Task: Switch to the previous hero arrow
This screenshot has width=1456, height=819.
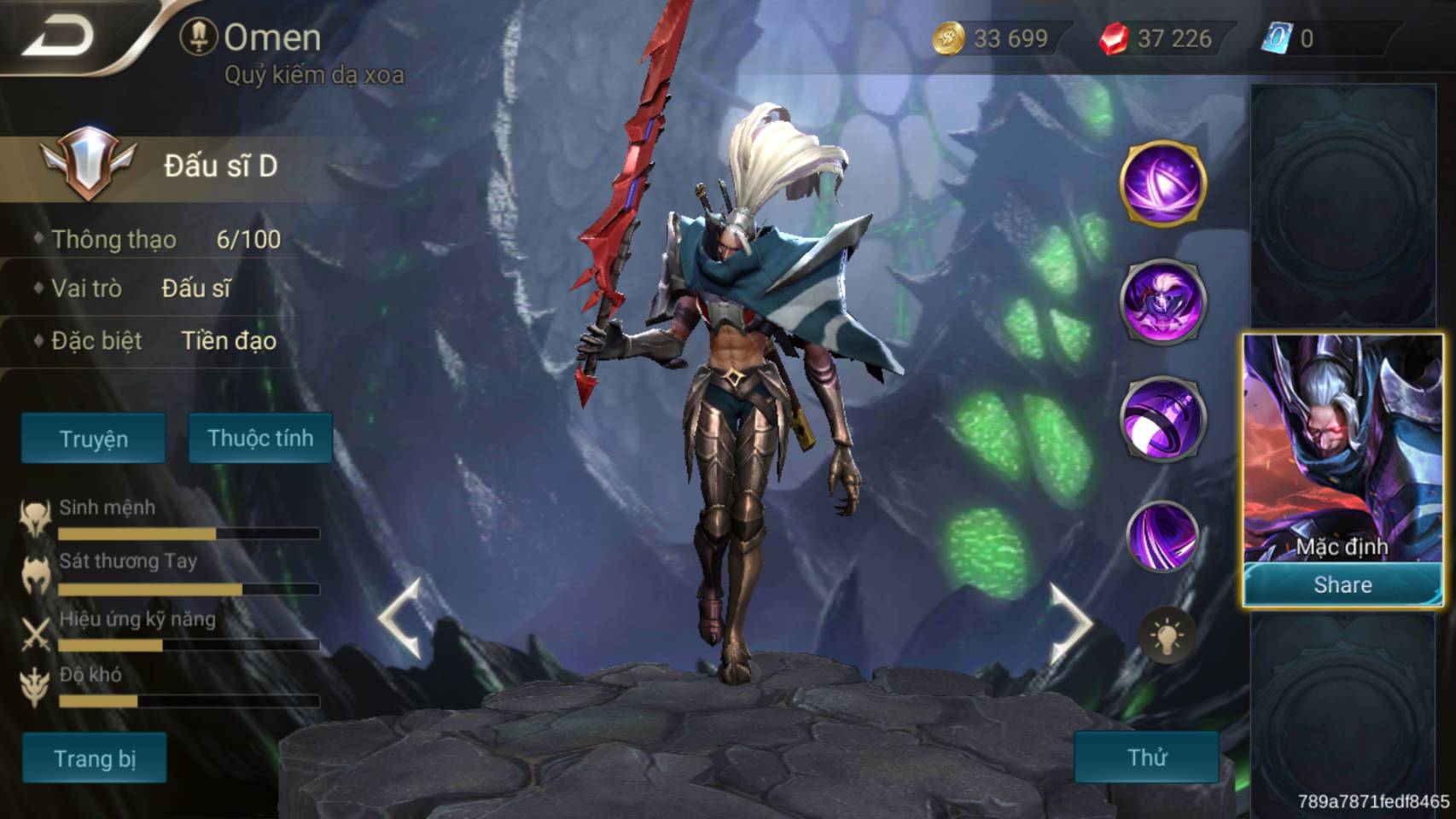Action: (x=401, y=619)
